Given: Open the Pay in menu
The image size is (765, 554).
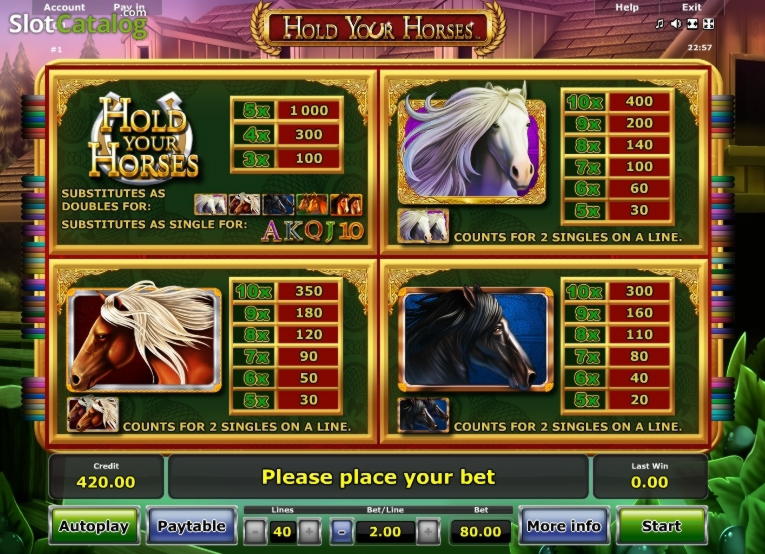Looking at the screenshot, I should tap(129, 7).
